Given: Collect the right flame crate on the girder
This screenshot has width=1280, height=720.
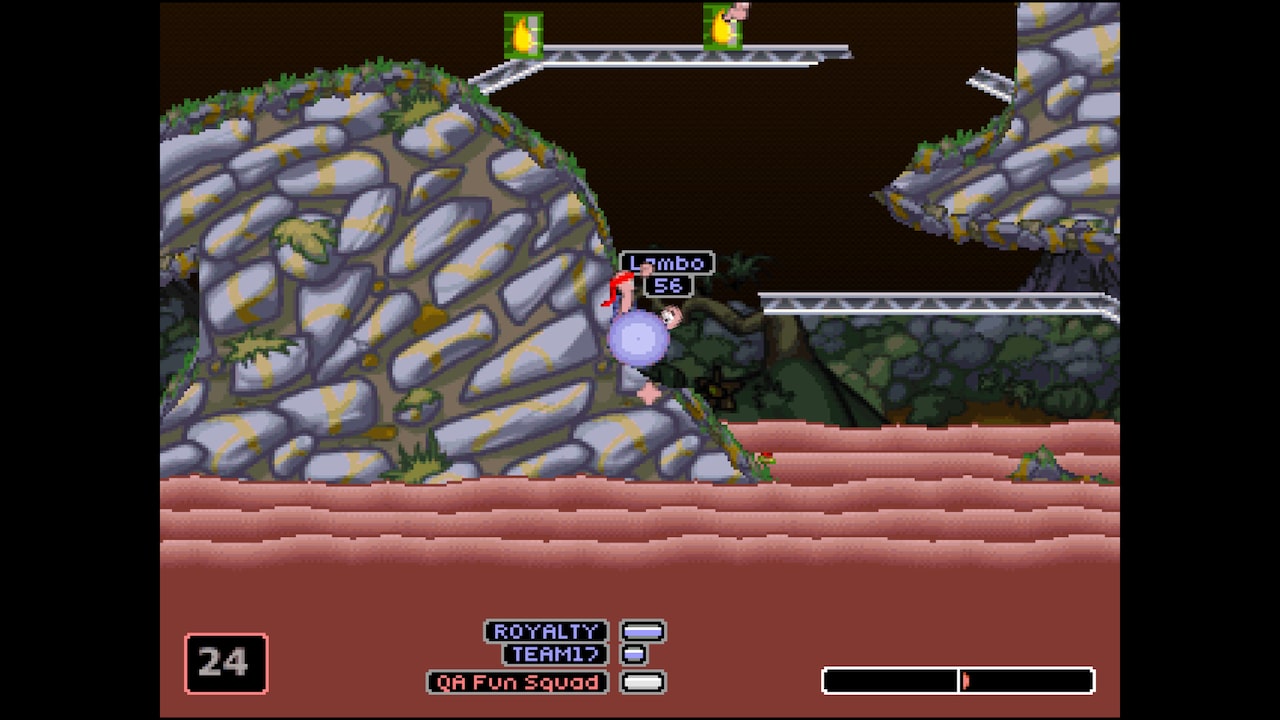Looking at the screenshot, I should [723, 29].
